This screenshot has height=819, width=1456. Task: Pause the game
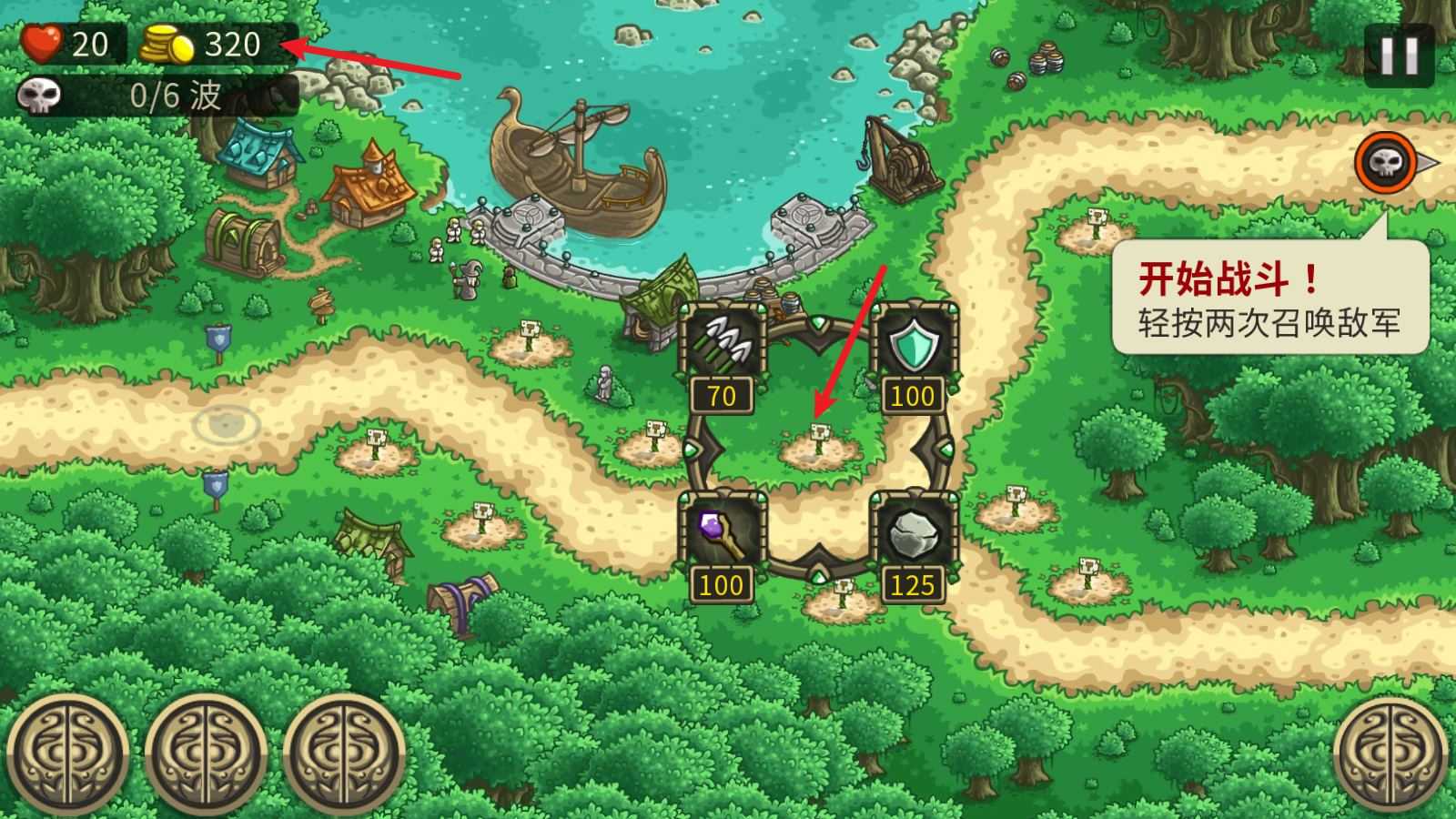click(x=1399, y=56)
